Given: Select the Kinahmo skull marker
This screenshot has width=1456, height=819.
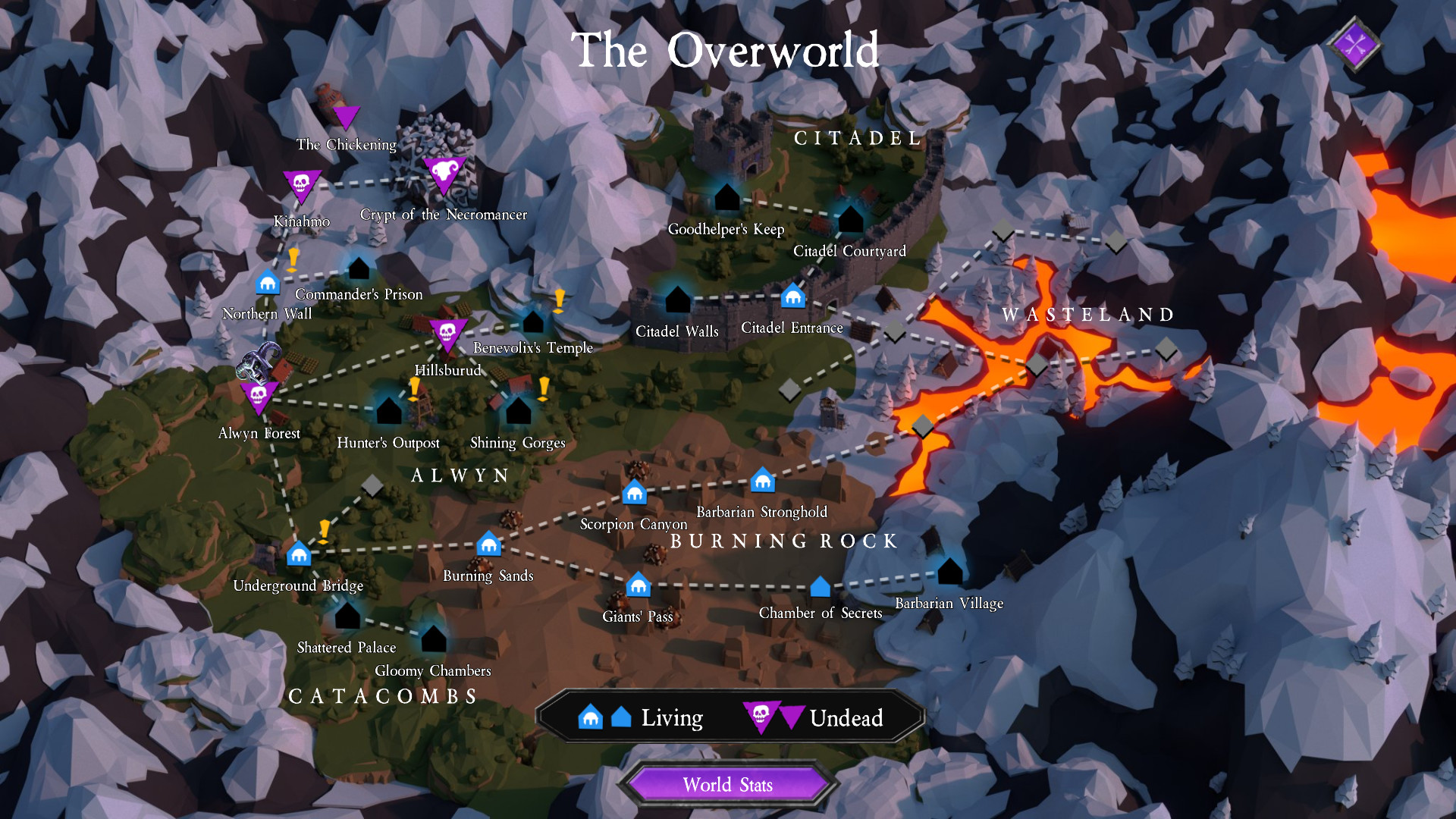Looking at the screenshot, I should [x=301, y=184].
